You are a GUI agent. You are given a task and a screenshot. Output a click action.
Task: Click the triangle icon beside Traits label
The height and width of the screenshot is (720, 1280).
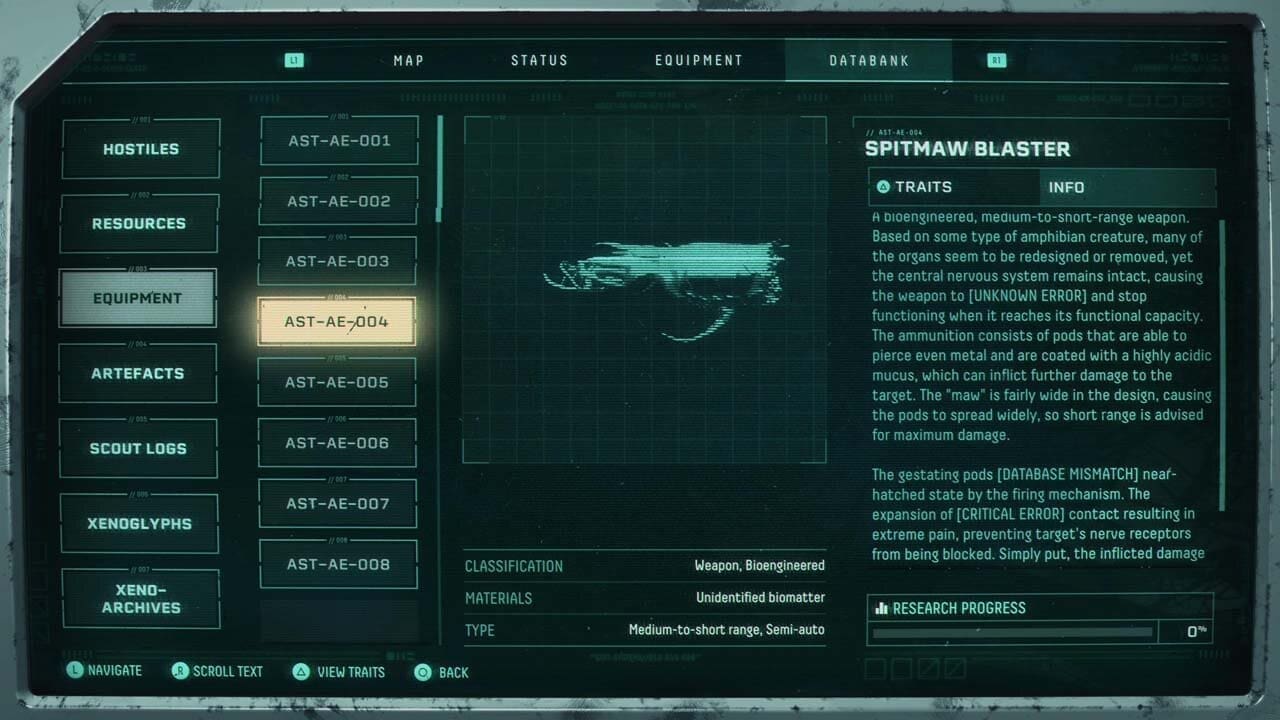[883, 187]
